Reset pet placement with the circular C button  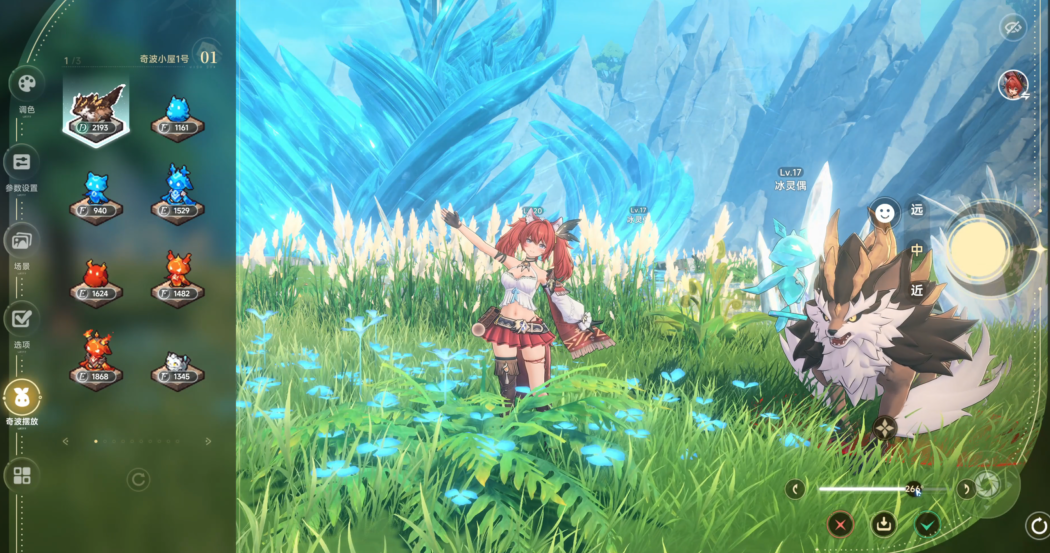[x=138, y=480]
